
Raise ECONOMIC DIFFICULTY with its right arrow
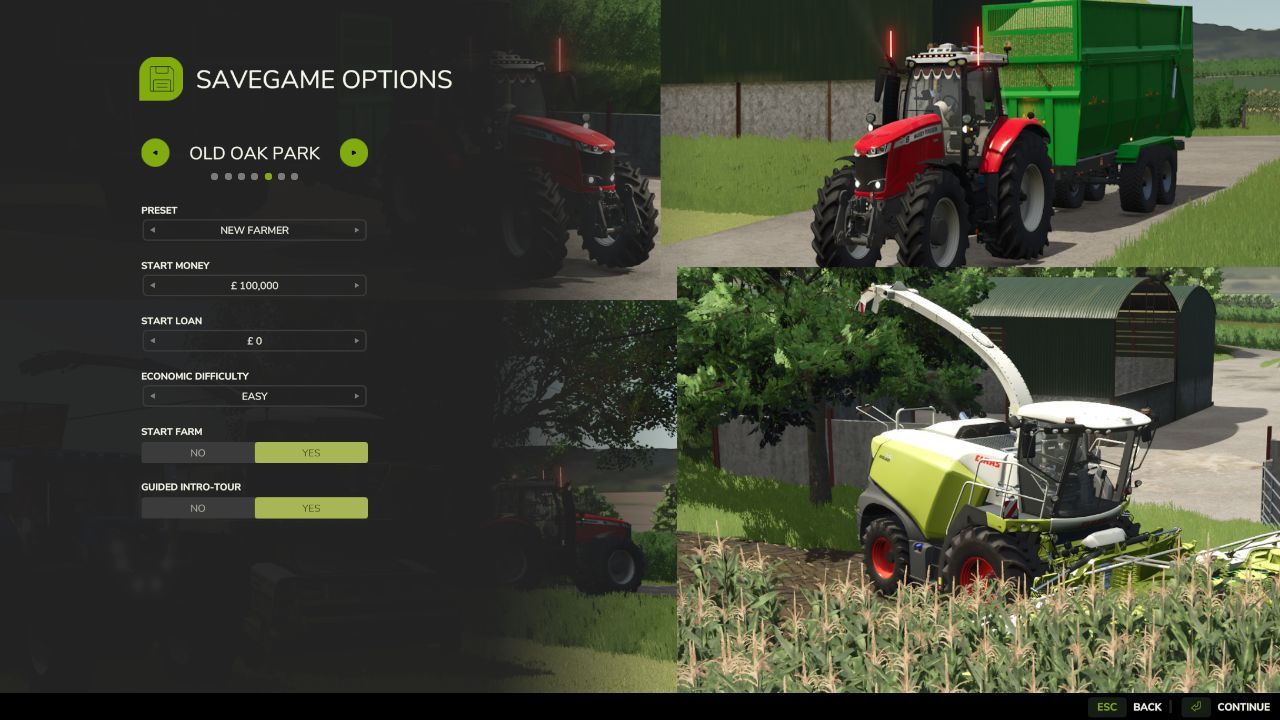click(x=357, y=396)
